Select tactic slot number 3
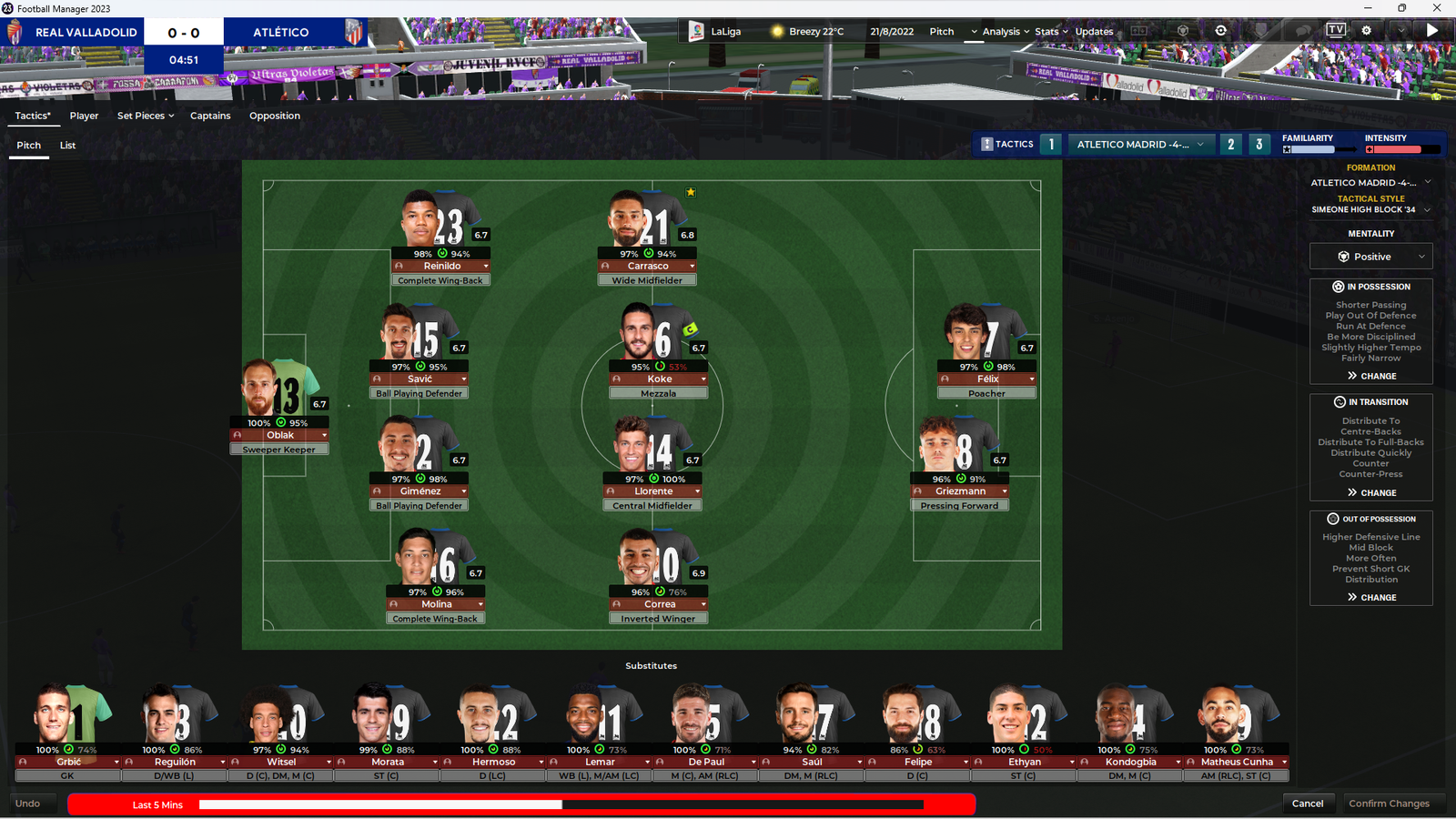The height and width of the screenshot is (819, 1456). 1259,145
